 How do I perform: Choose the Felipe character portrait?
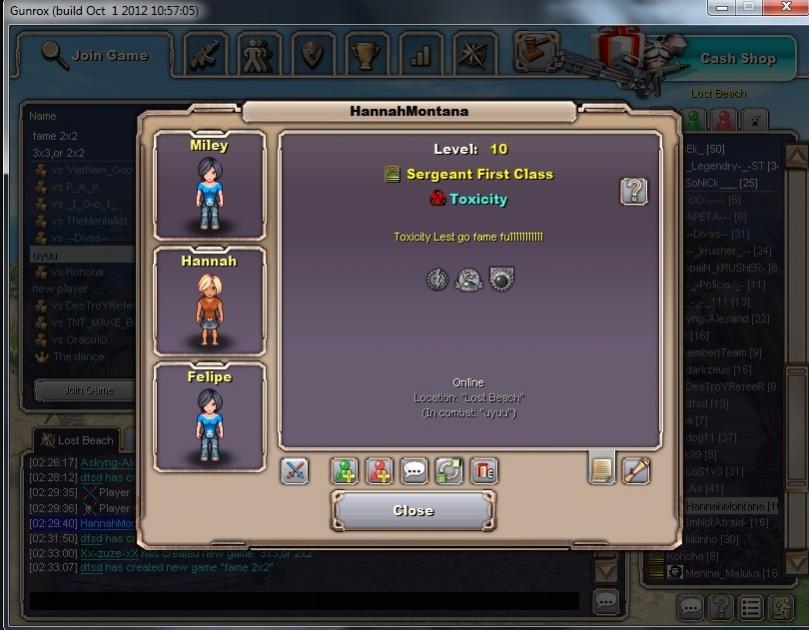209,417
